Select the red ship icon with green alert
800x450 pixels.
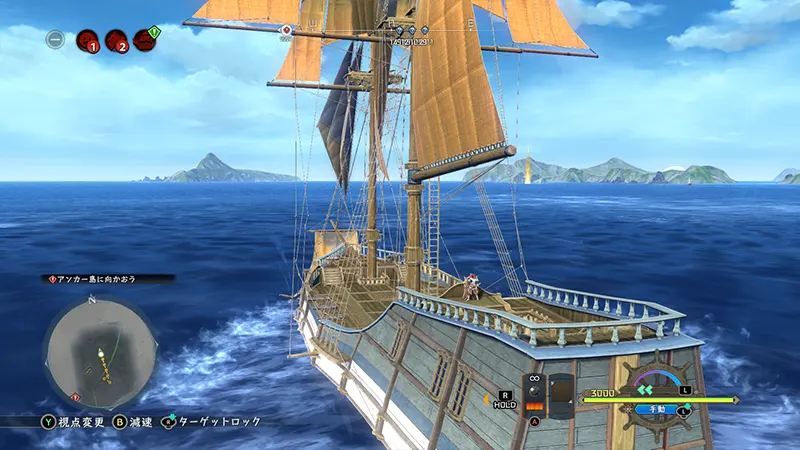[145, 40]
